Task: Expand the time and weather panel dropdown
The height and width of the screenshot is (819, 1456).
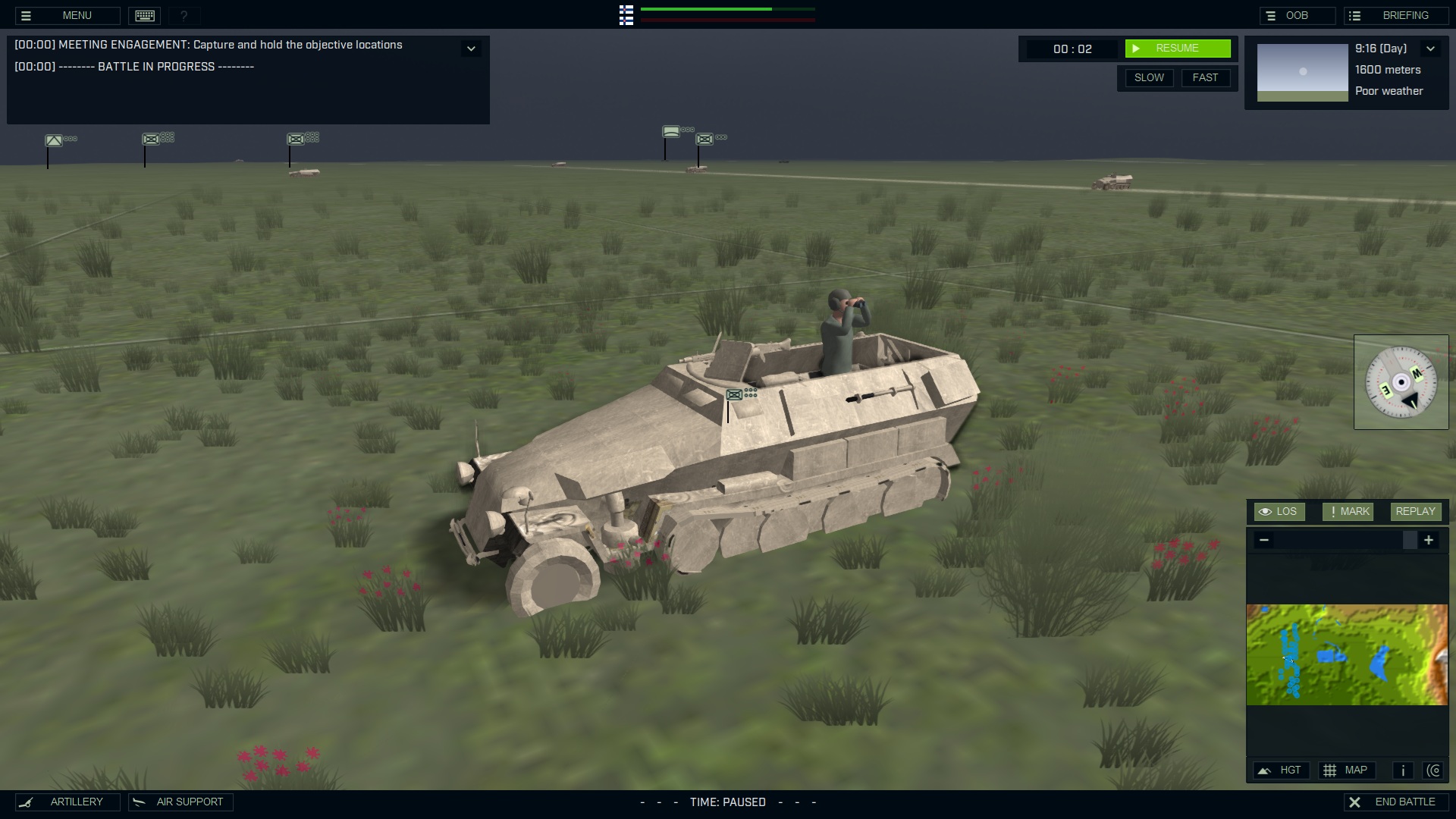Action: pos(1432,49)
